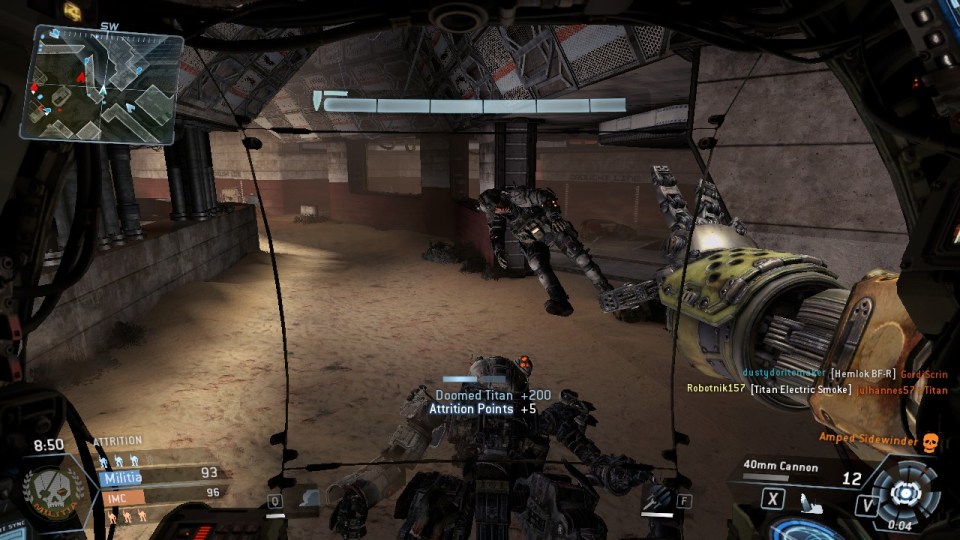Trigger the ordnance ability icon beside F
This screenshot has height=540, width=960.
(x=657, y=497)
